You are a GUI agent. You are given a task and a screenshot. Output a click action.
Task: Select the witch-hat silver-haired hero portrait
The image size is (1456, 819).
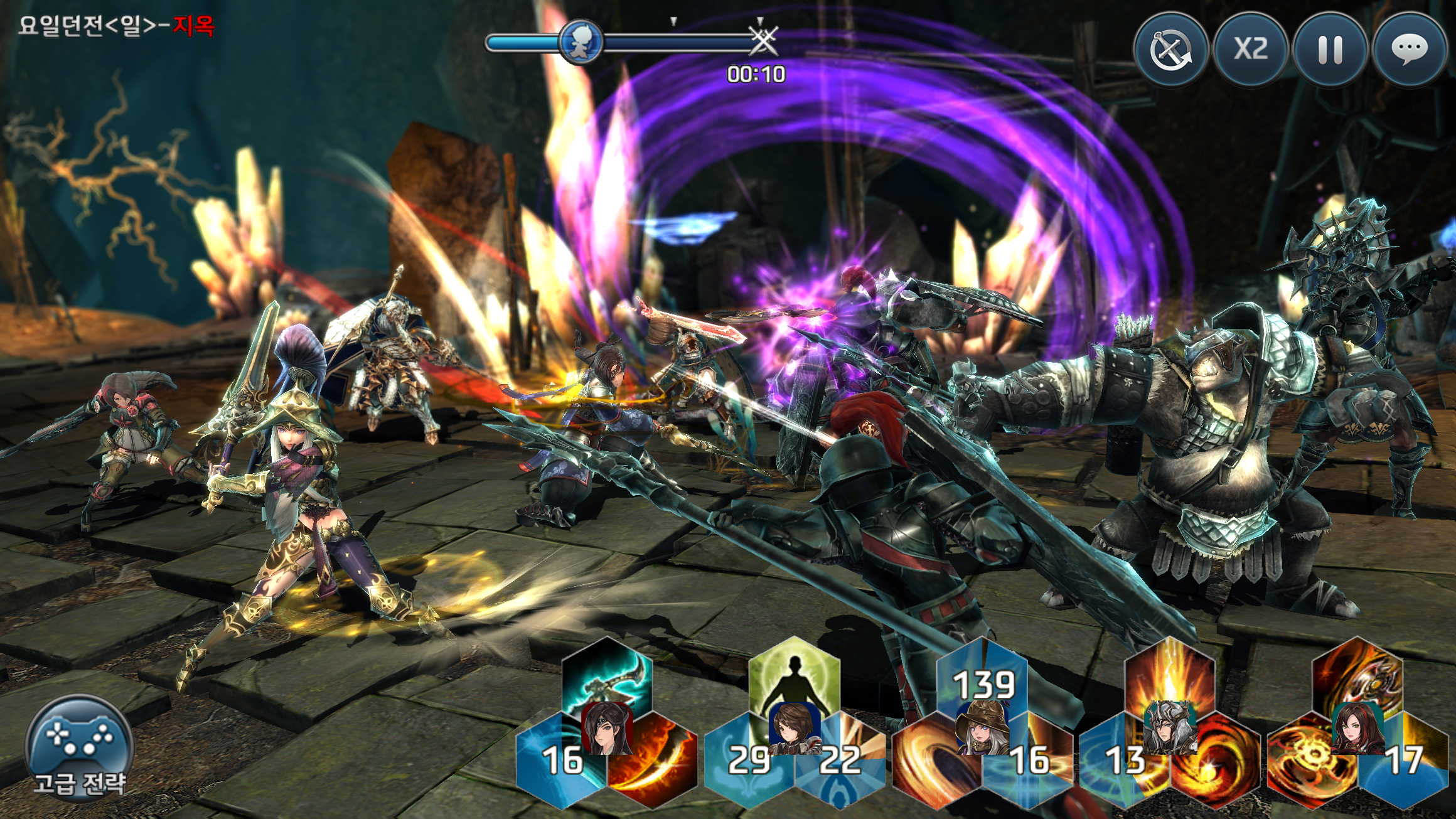(982, 728)
